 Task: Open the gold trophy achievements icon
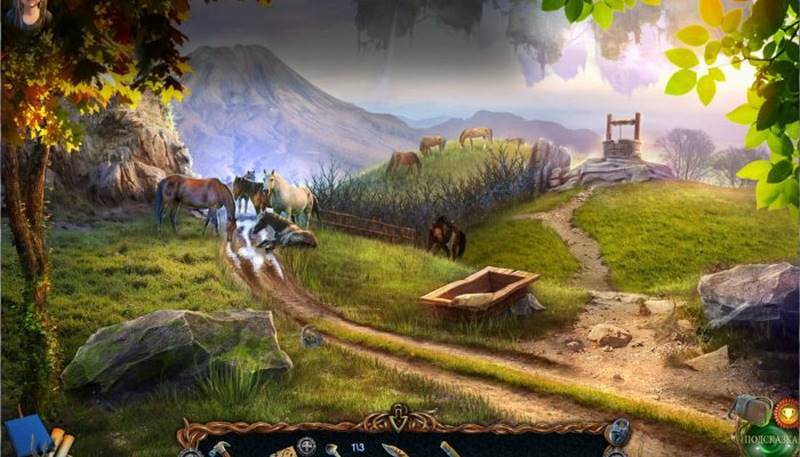pos(787,410)
